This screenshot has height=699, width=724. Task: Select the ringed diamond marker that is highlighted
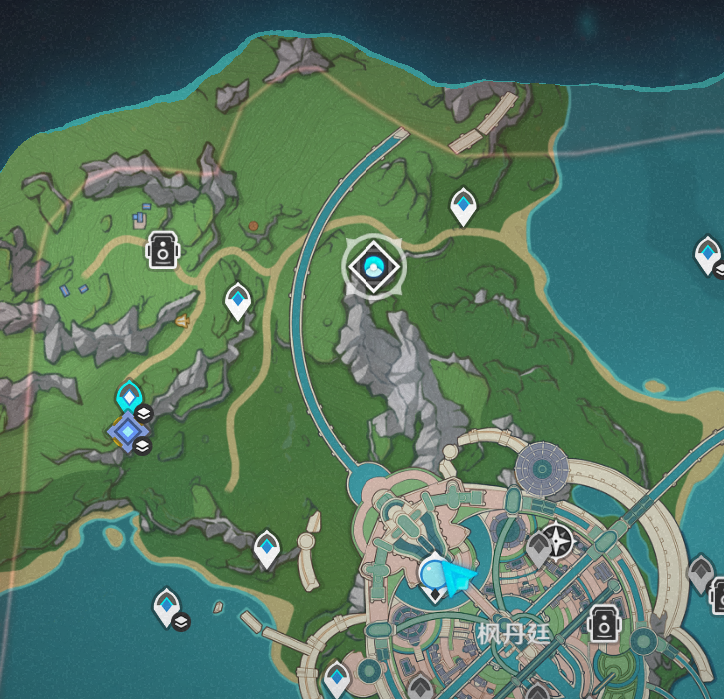[374, 267]
